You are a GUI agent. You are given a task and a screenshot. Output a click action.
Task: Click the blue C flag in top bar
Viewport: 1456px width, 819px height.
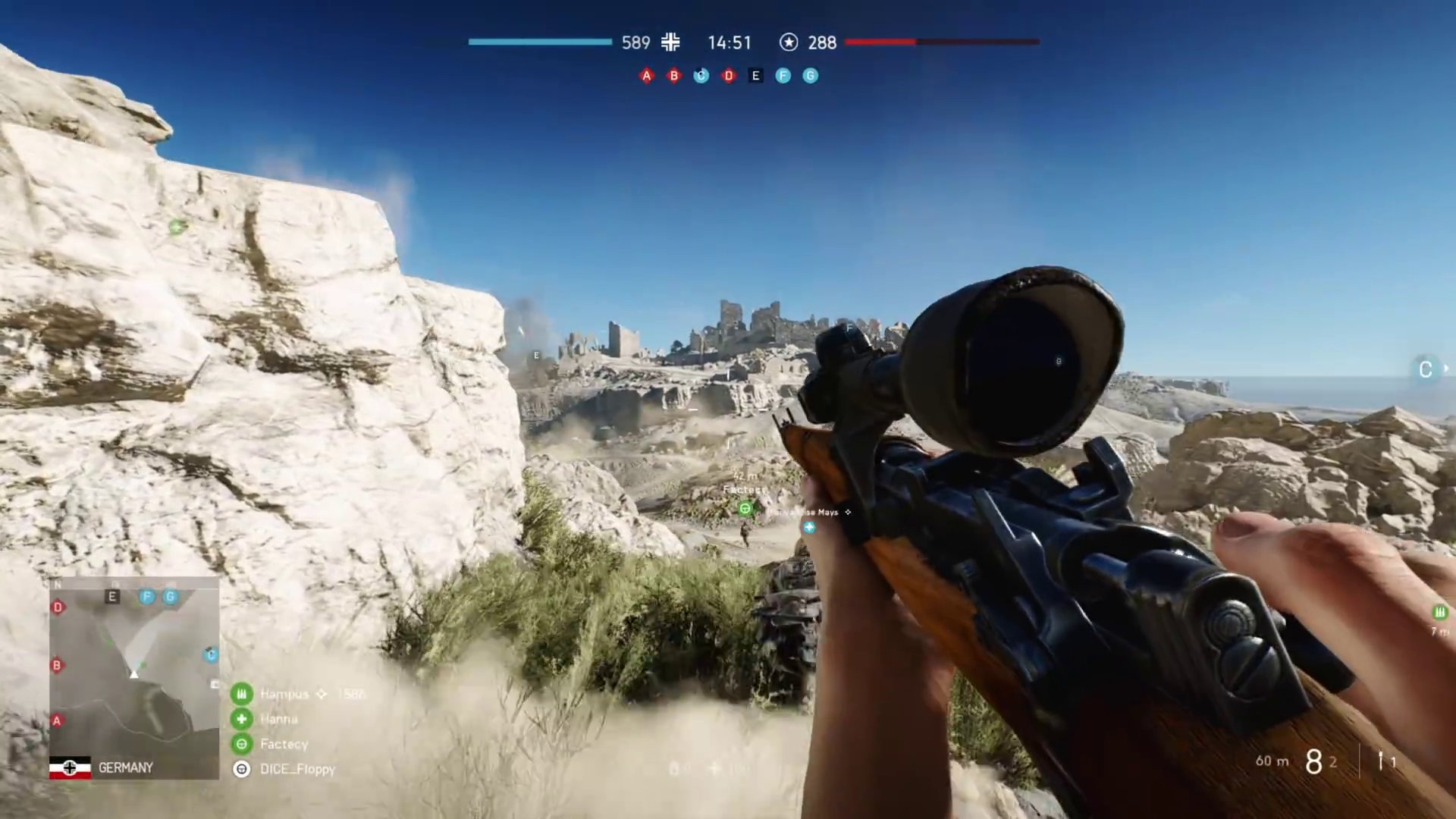click(x=701, y=76)
